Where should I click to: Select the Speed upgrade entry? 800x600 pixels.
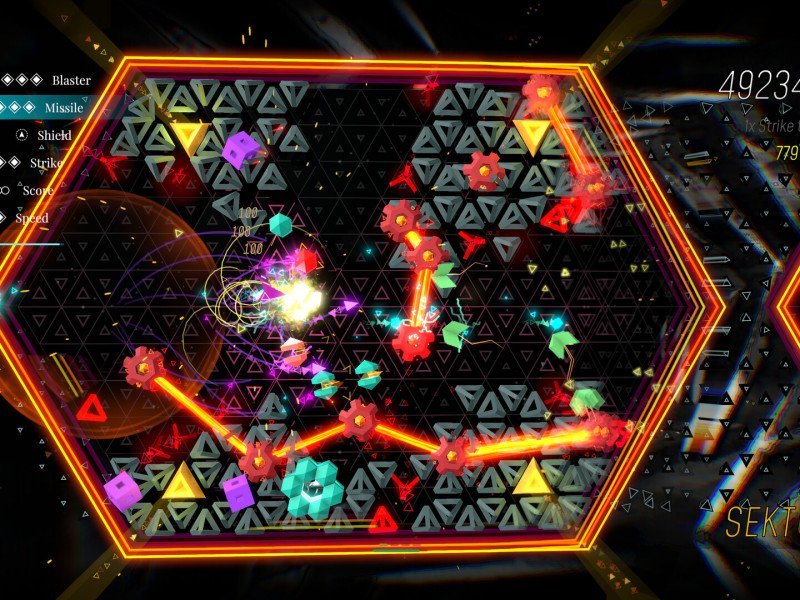click(x=31, y=217)
